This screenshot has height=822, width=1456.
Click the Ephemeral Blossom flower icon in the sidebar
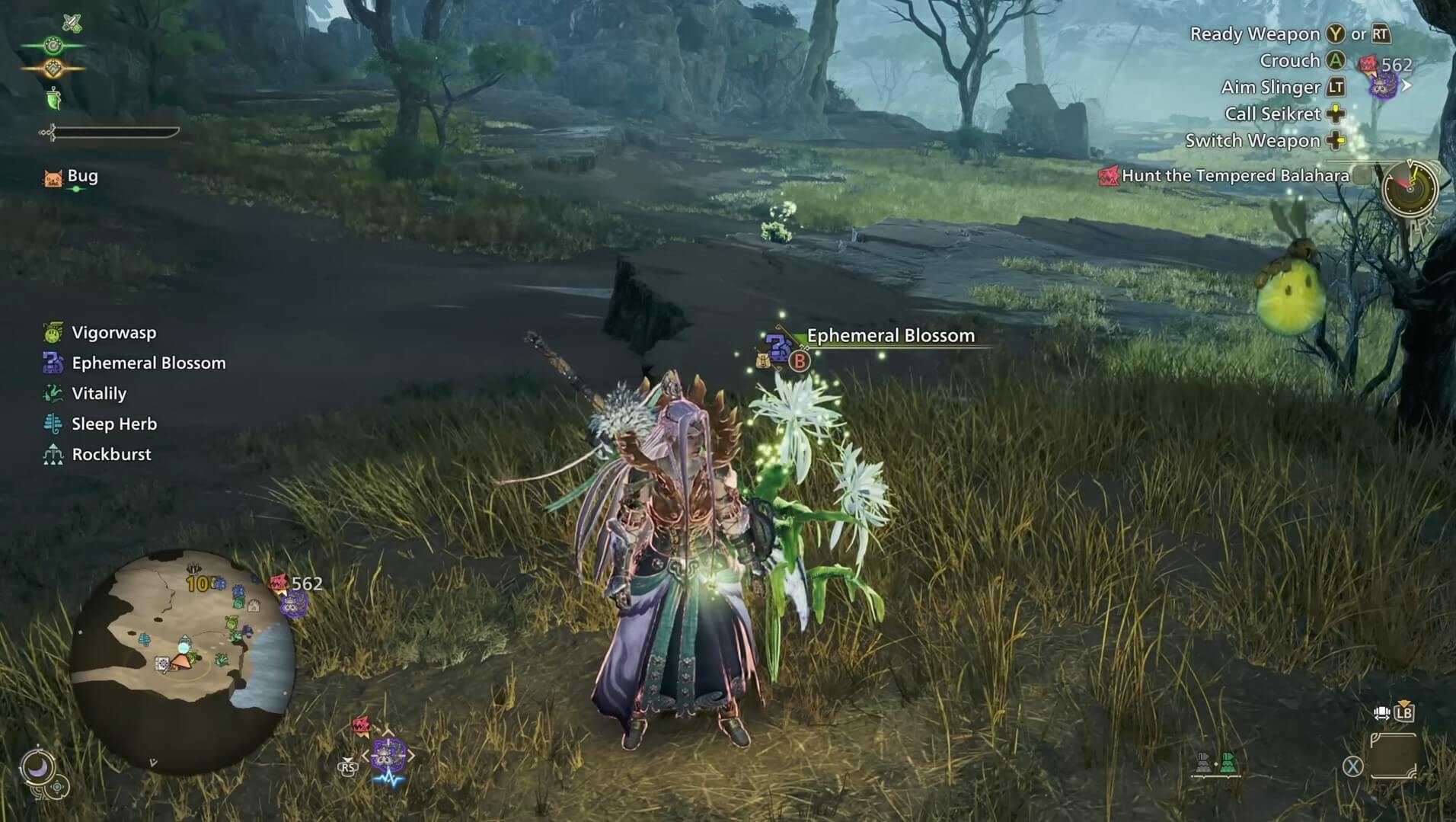[52, 363]
